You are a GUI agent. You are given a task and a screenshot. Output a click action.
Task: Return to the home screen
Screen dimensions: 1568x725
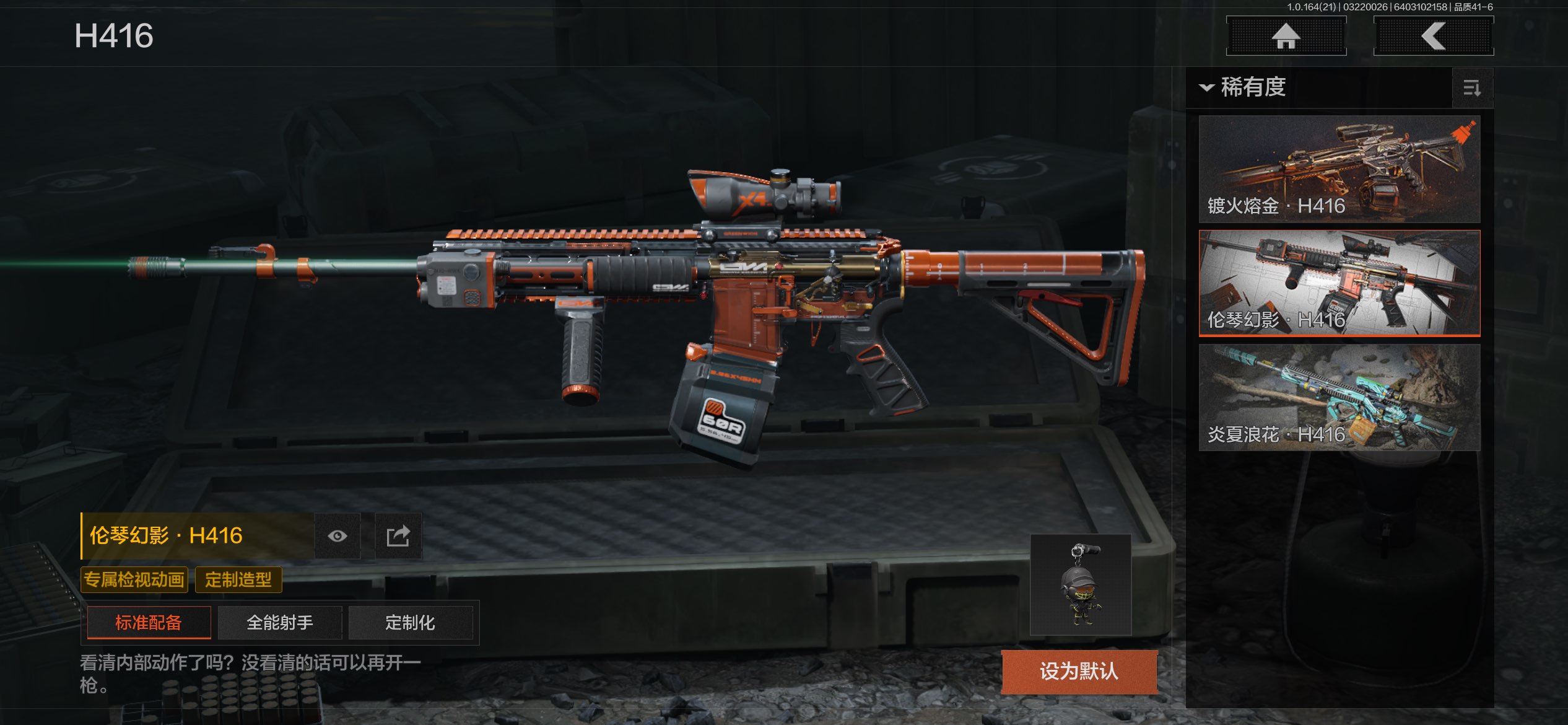click(1286, 36)
